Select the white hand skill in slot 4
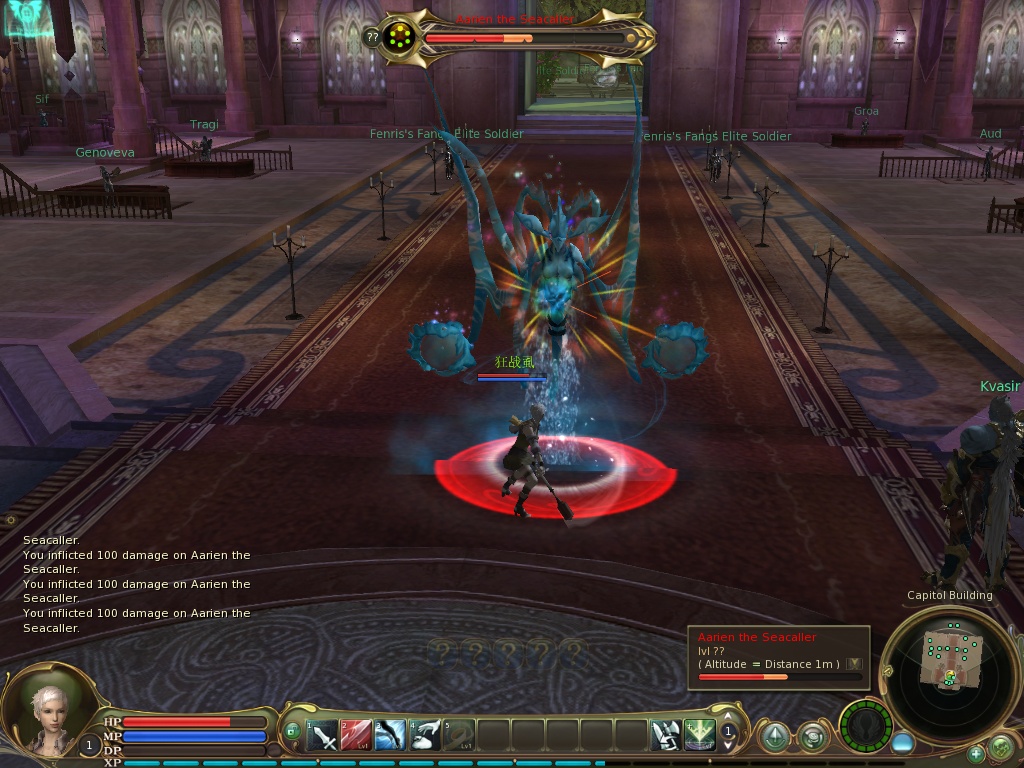The height and width of the screenshot is (768, 1024). [425, 736]
